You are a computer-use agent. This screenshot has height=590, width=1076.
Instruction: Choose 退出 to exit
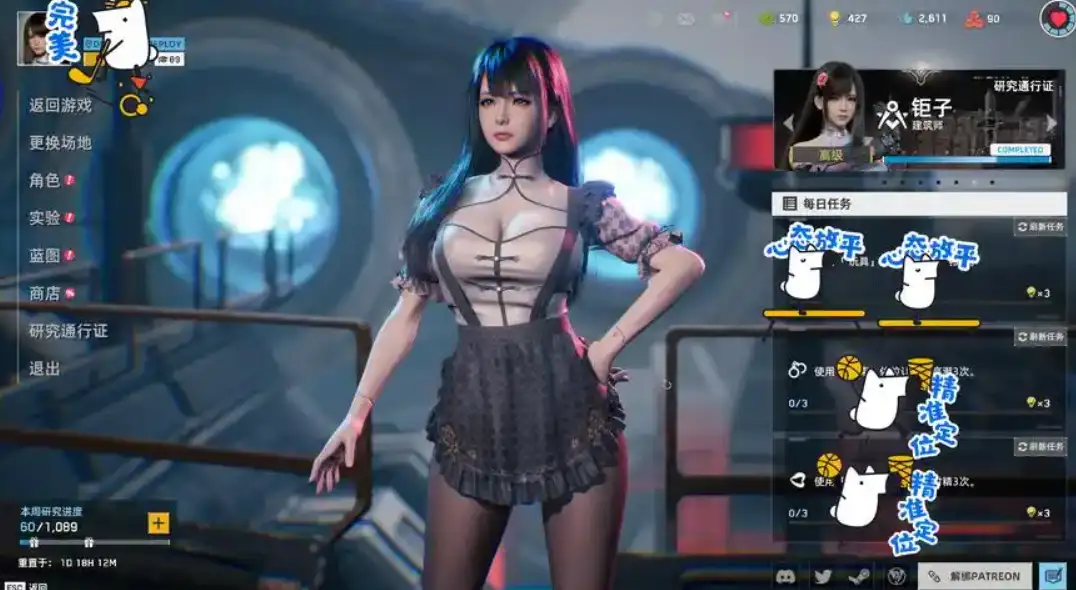point(45,369)
